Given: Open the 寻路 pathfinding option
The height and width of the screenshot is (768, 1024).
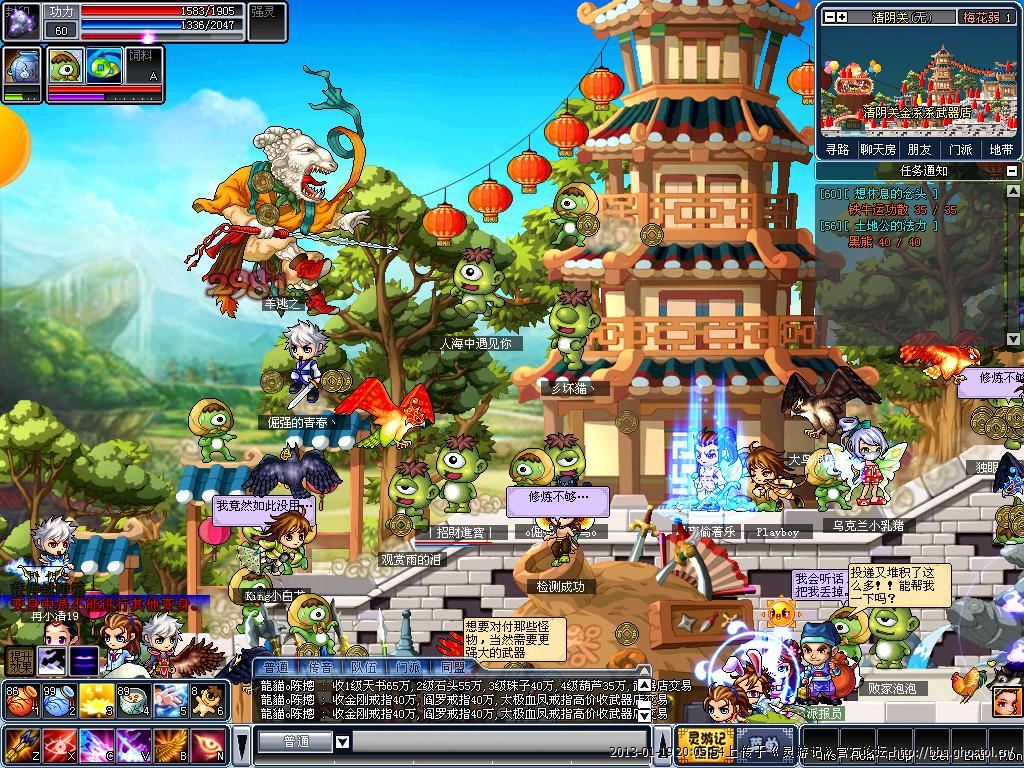Looking at the screenshot, I should point(837,149).
